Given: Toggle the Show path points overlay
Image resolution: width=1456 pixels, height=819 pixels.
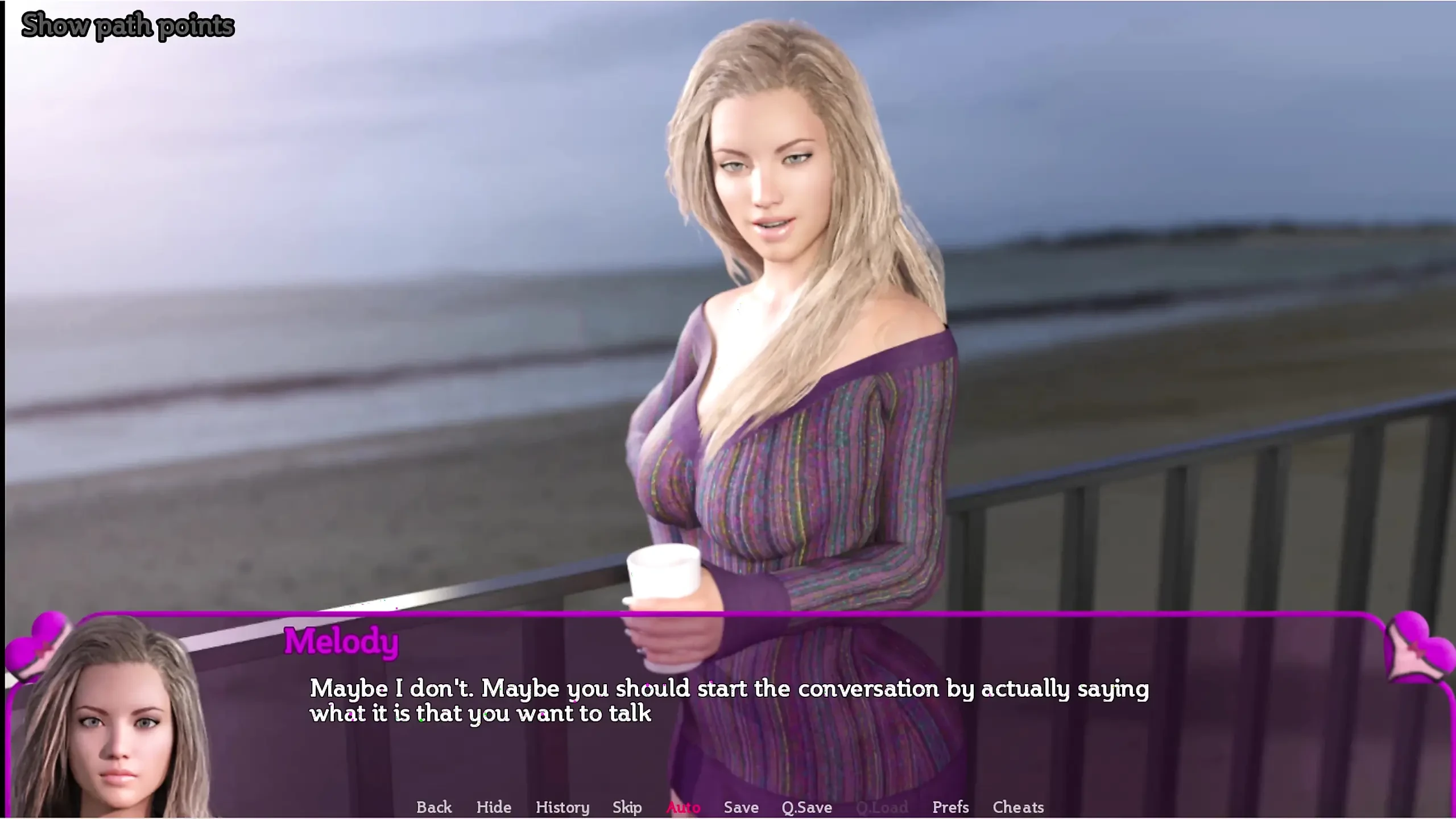Looking at the screenshot, I should point(127,24).
